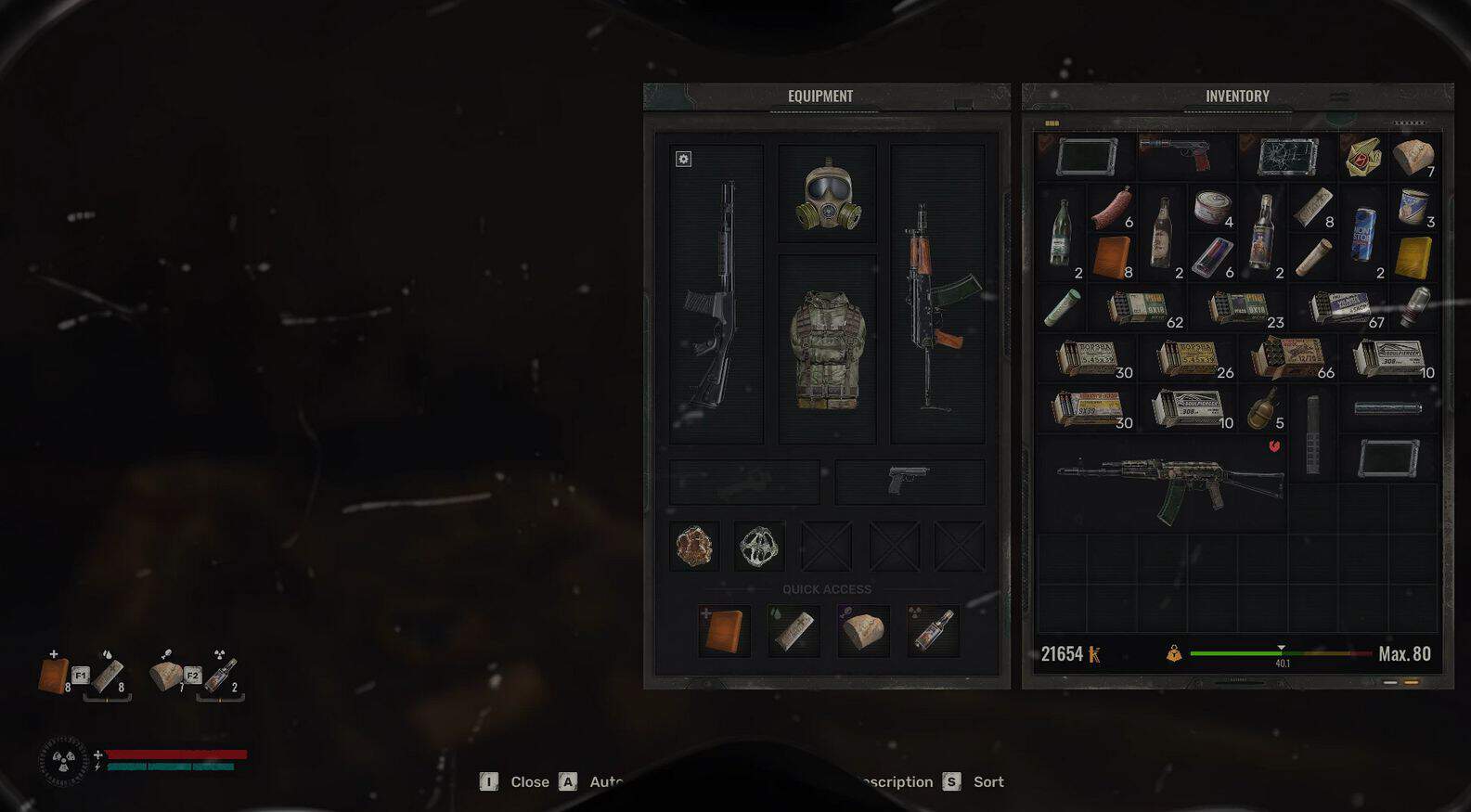Image resolution: width=1471 pixels, height=812 pixels.
Task: Select the orange rocky artifact slot
Action: [x=694, y=546]
